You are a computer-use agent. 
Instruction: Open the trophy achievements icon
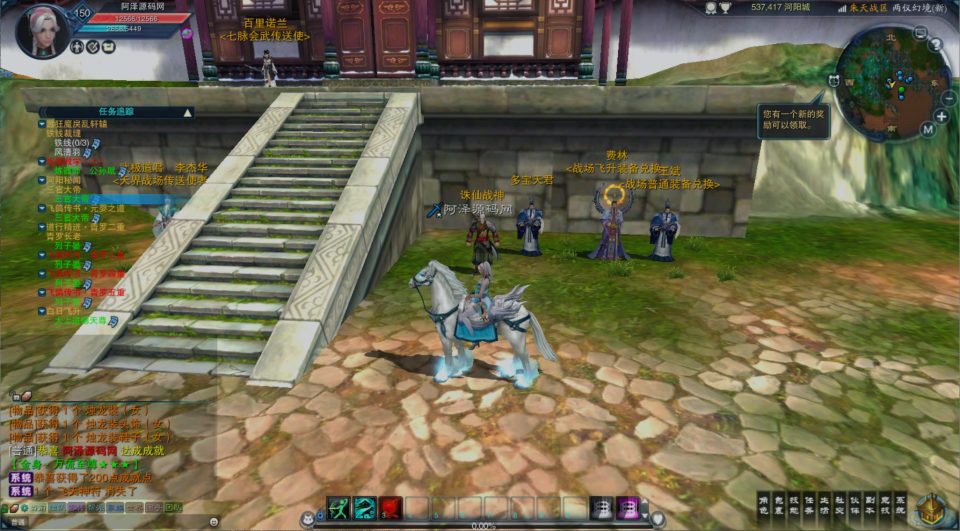[725, 7]
